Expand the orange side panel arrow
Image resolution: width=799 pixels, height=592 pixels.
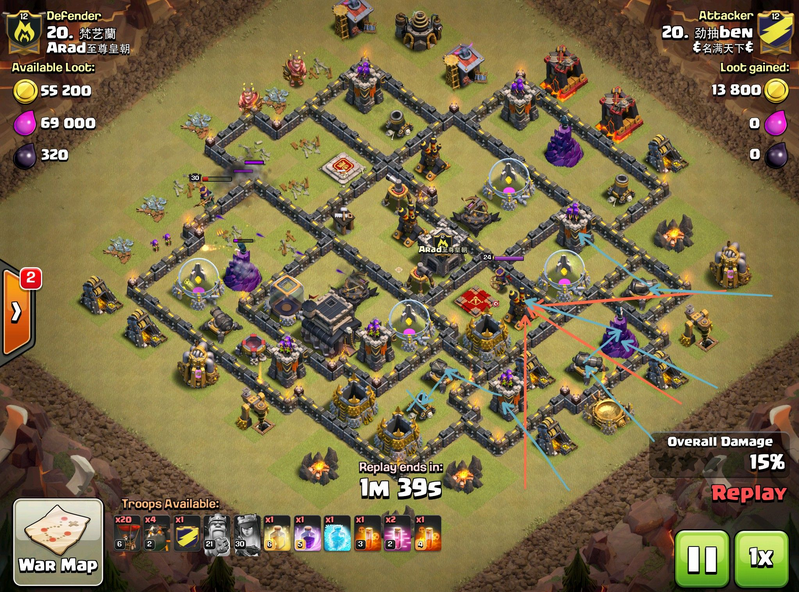coord(17,310)
